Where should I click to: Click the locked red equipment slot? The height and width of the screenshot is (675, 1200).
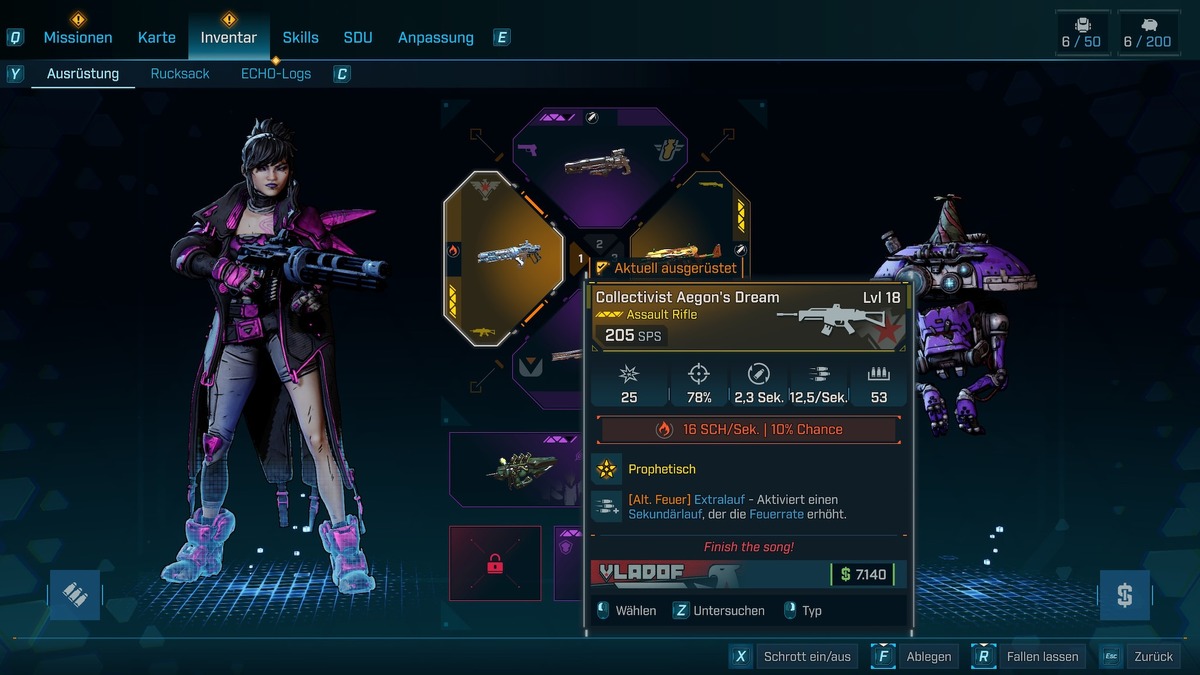[495, 563]
